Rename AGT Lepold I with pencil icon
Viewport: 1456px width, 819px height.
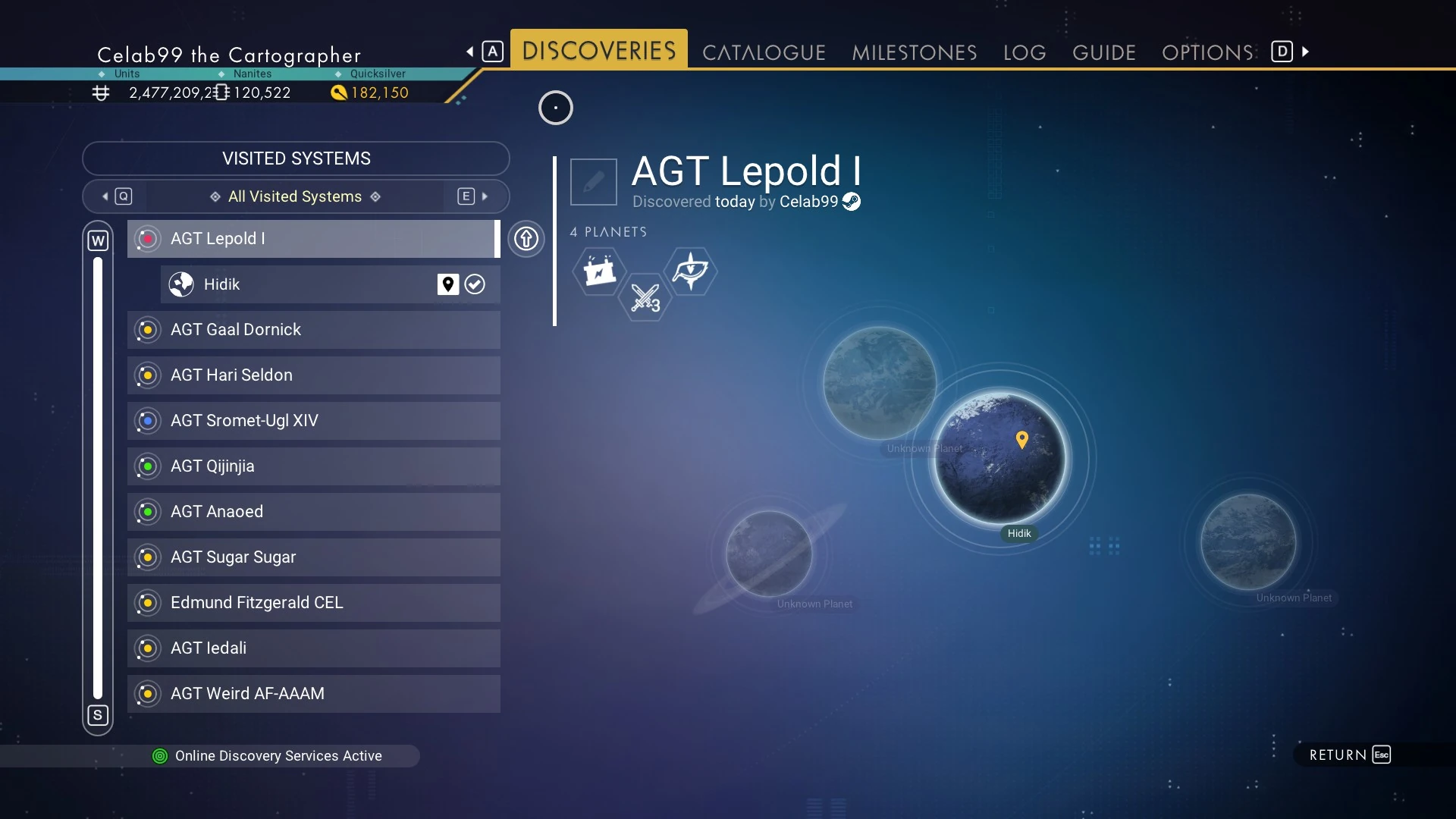(x=593, y=182)
